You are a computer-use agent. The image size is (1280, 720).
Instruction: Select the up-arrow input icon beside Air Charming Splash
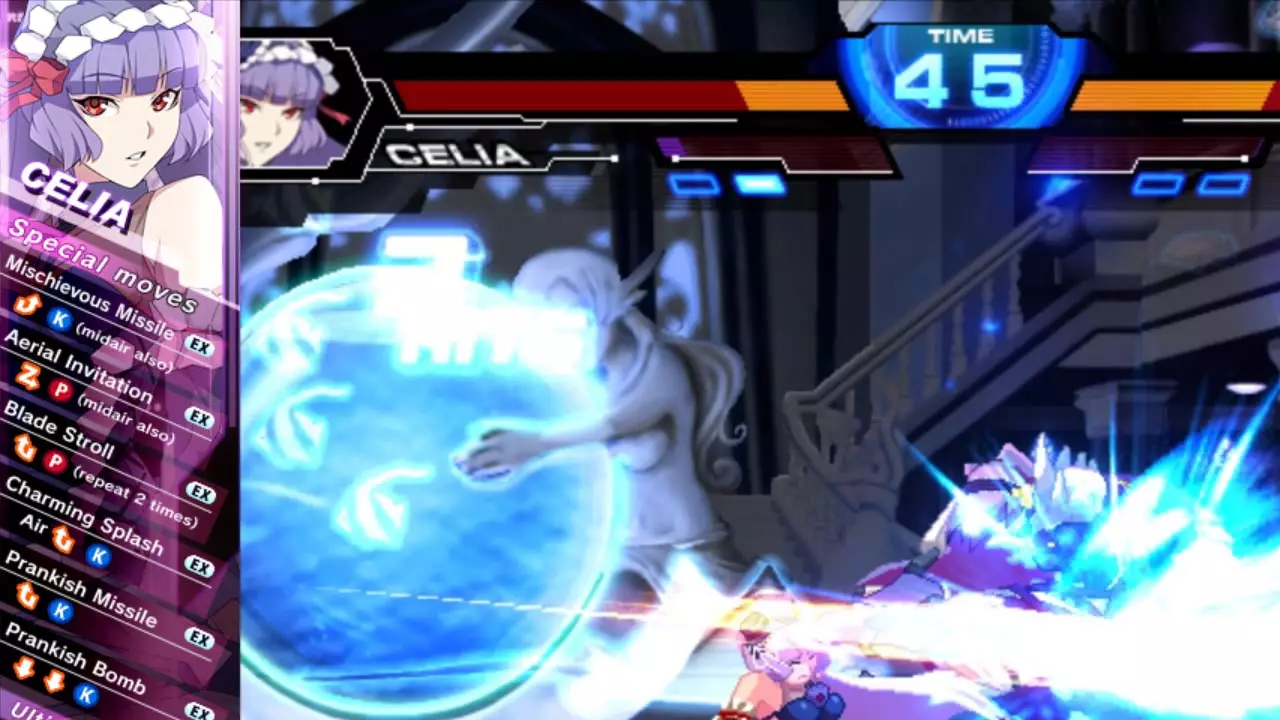64,537
